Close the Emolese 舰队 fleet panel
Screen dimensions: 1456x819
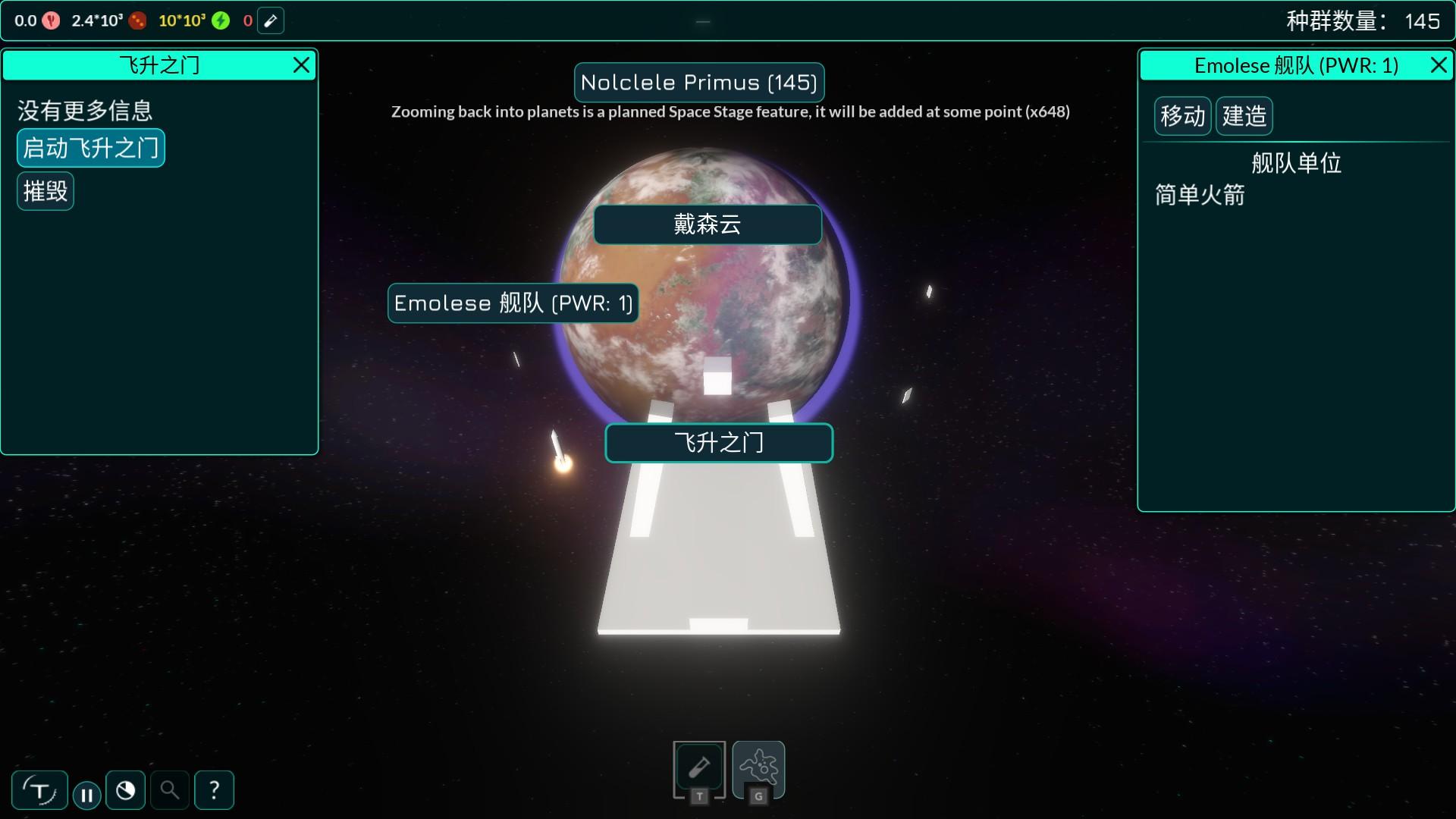click(x=1438, y=66)
